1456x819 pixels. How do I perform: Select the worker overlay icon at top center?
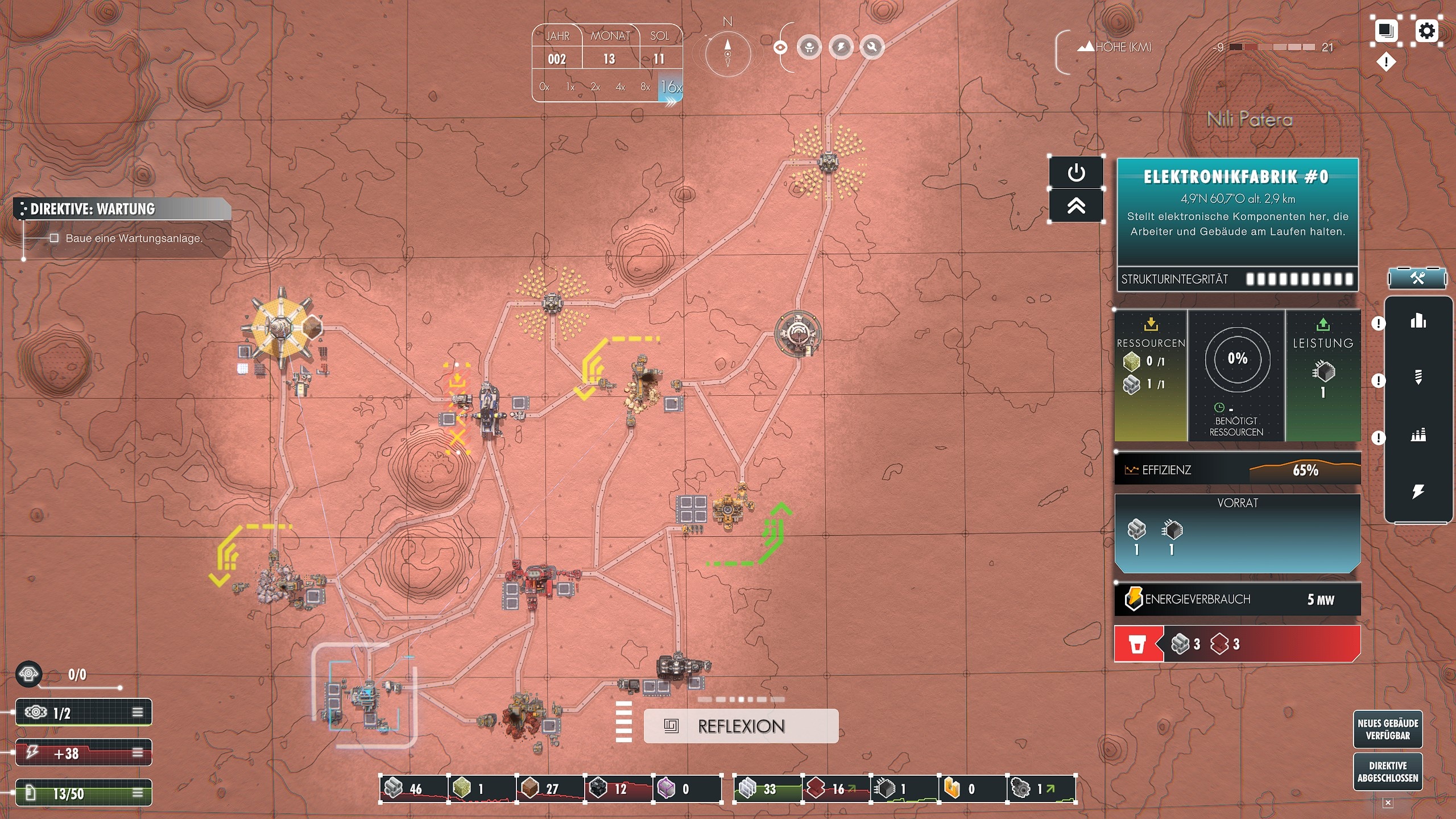tap(810, 48)
